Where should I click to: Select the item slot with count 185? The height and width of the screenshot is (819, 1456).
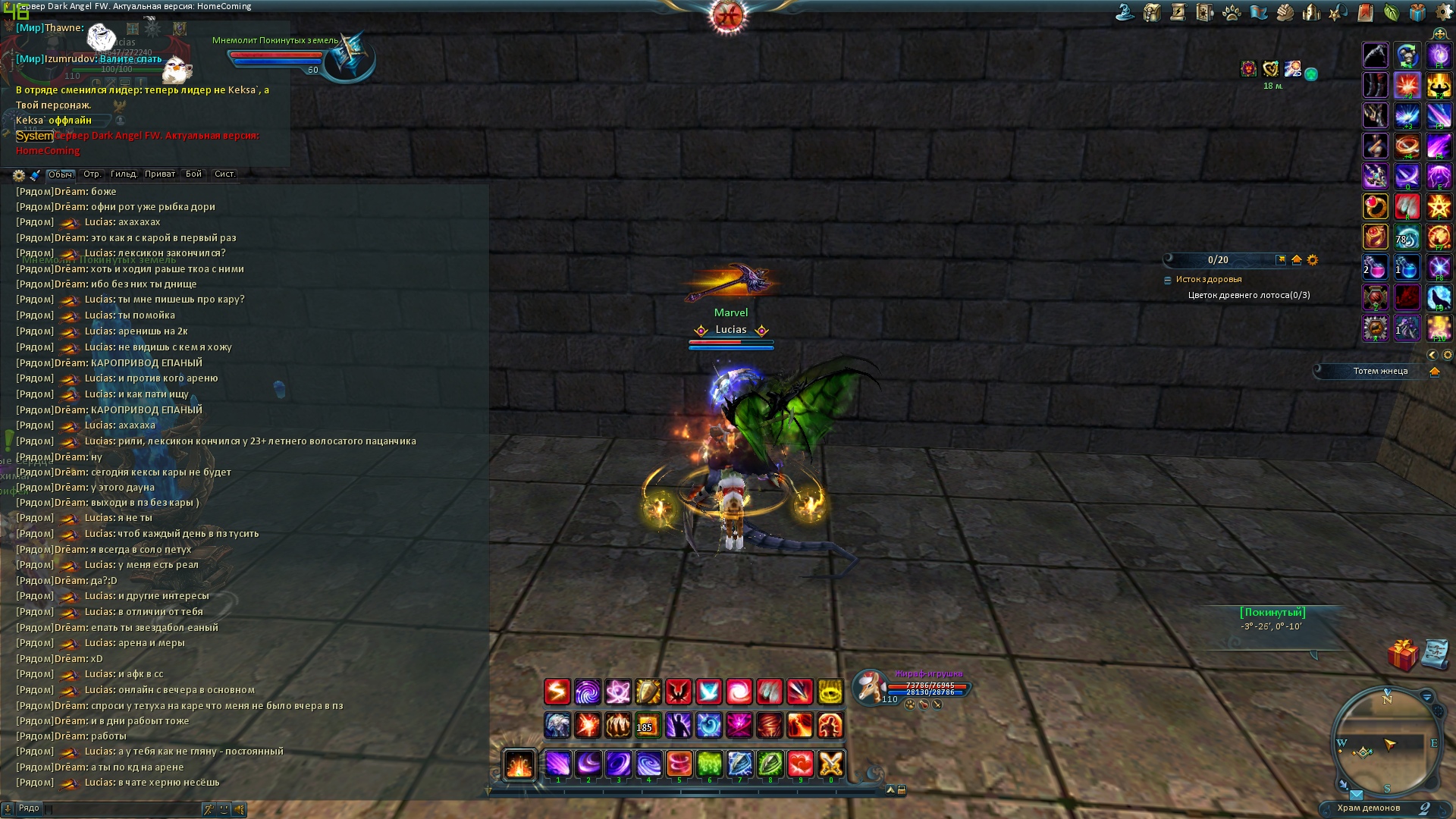648,726
